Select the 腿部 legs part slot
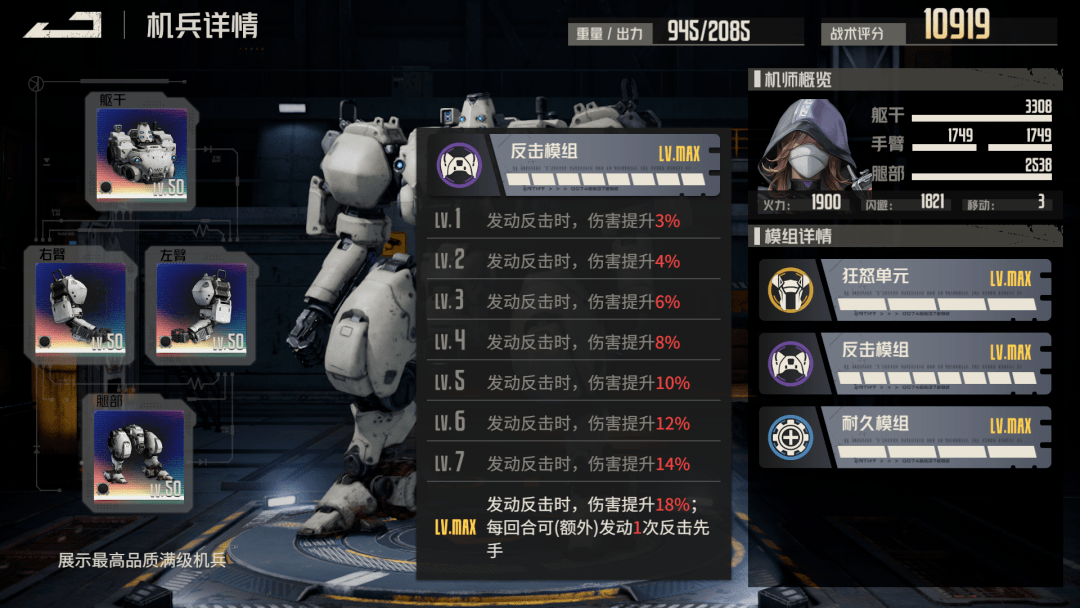The height and width of the screenshot is (608, 1080). (139, 454)
